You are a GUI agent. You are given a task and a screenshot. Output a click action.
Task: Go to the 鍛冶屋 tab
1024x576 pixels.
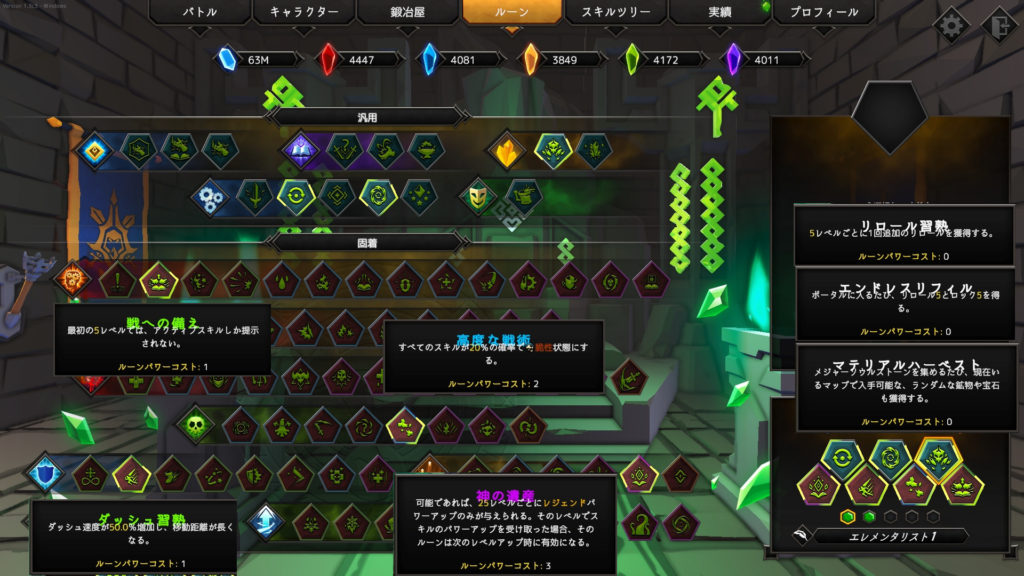point(407,13)
